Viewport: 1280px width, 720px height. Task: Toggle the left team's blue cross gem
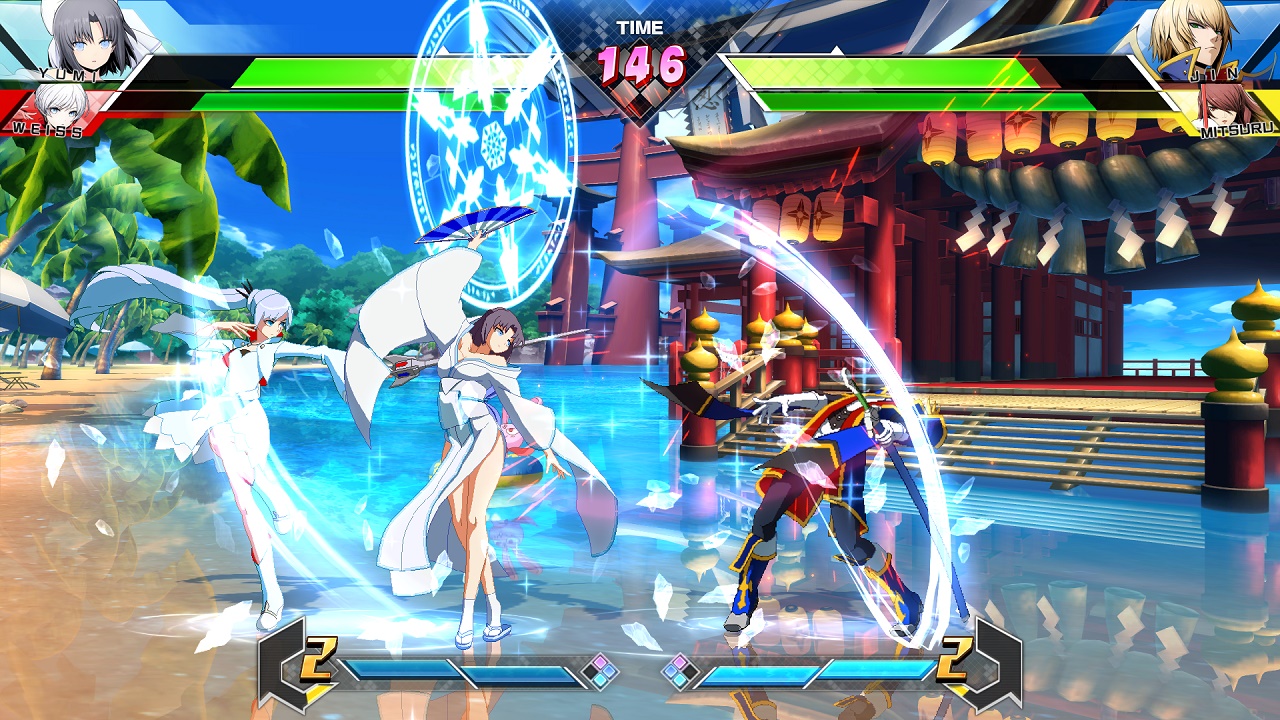pyautogui.click(x=611, y=670)
